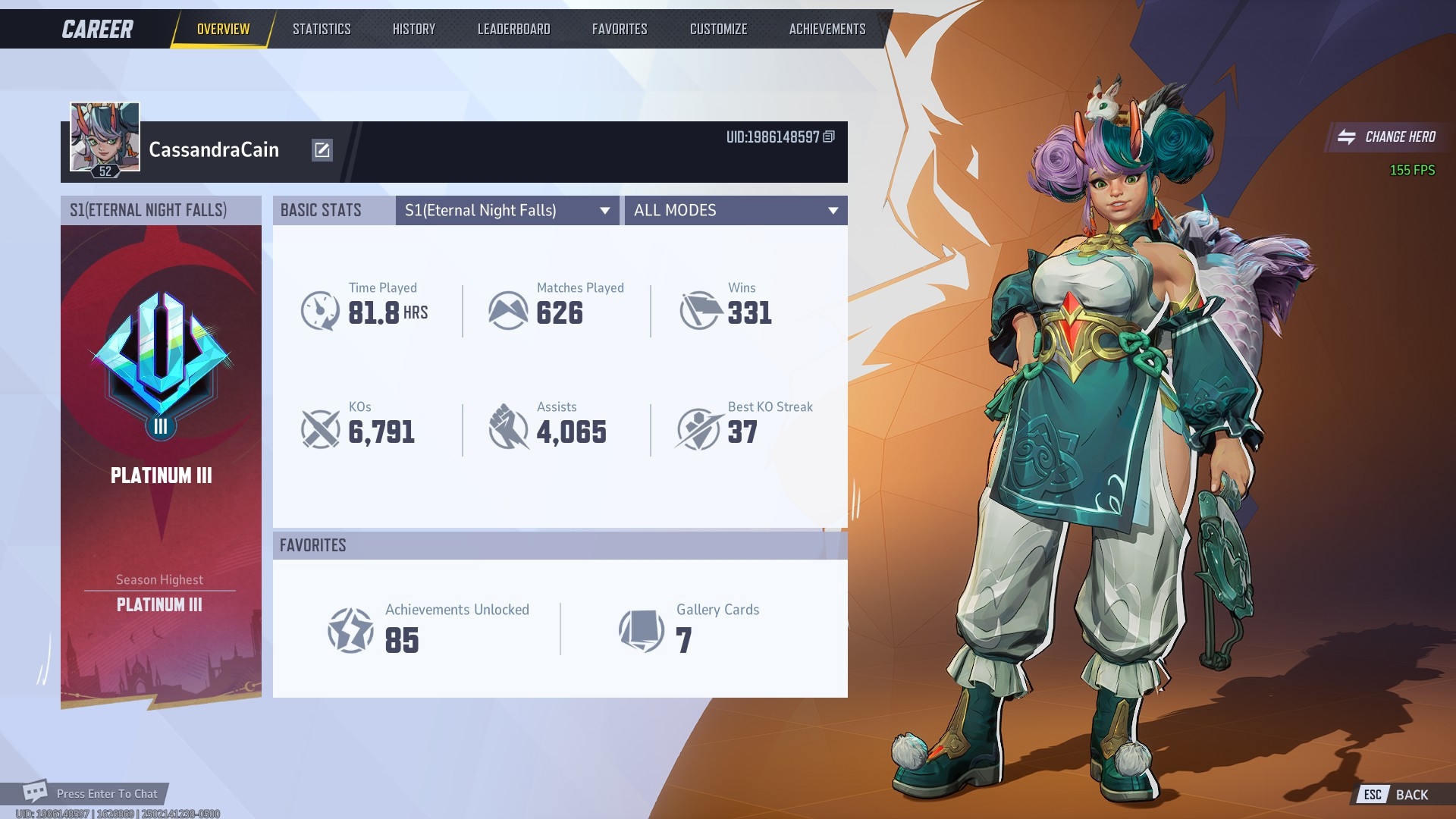The width and height of the screenshot is (1456, 819).
Task: View the Gallery Cards entry
Action: click(x=690, y=629)
